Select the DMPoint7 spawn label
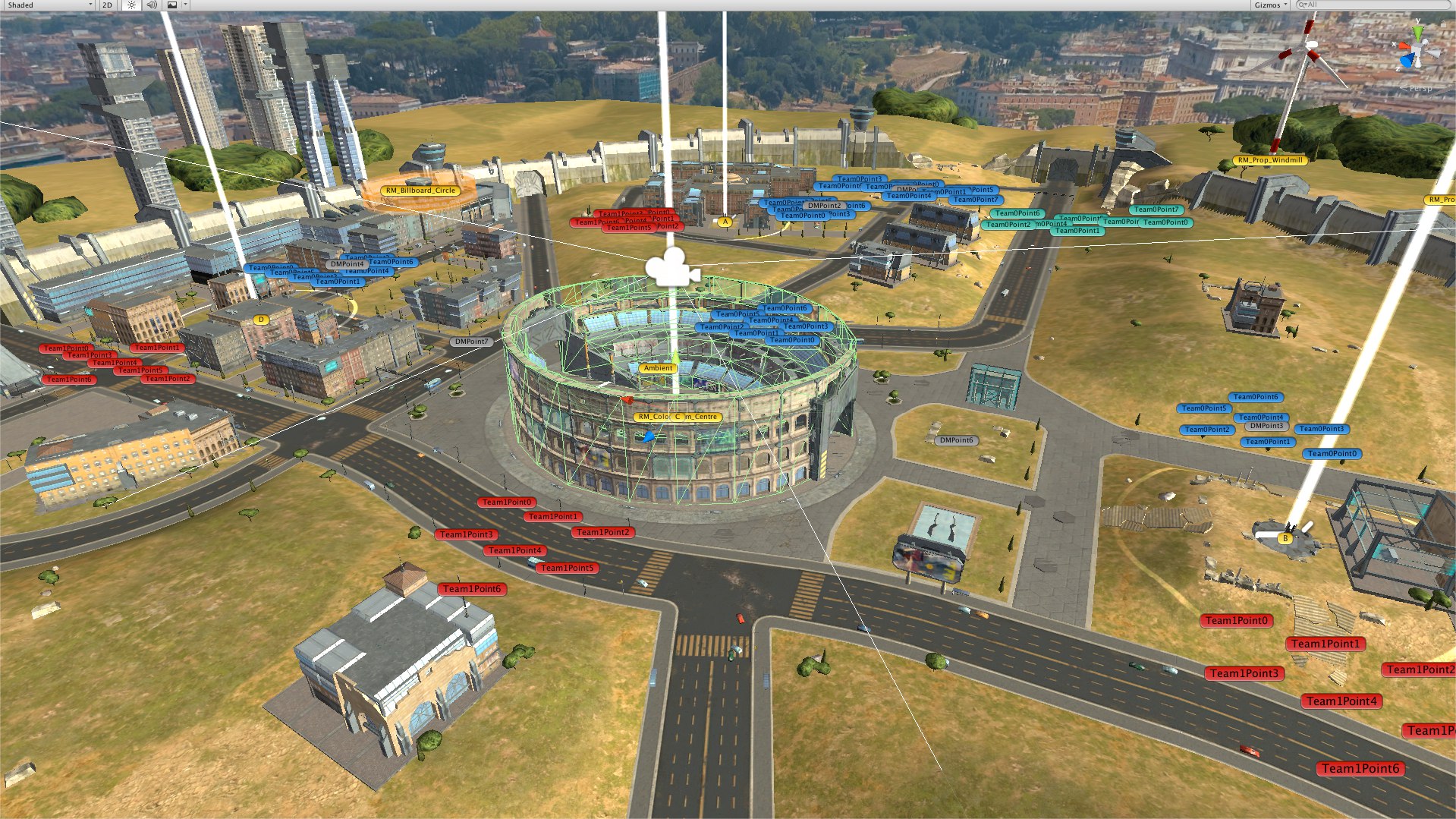Screen dimensions: 1456x819 coord(471,342)
